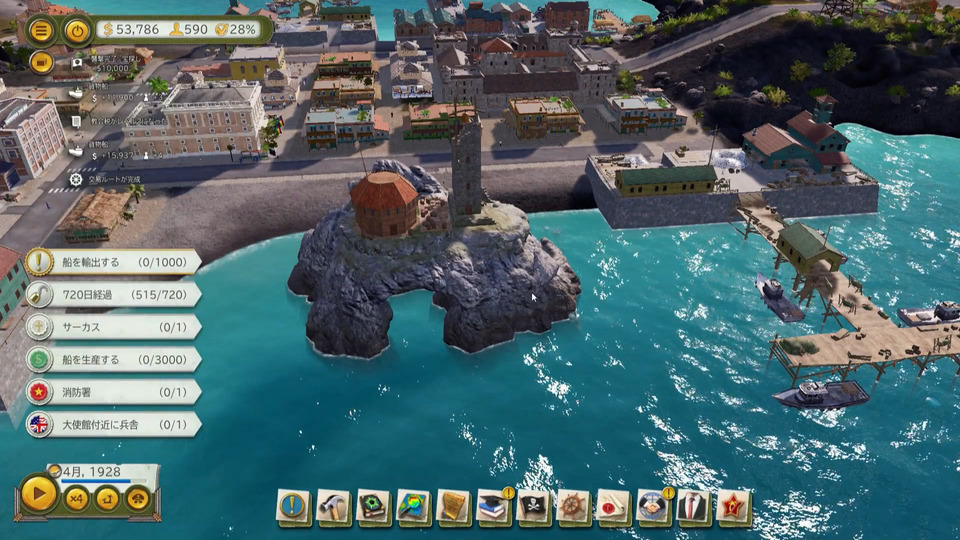Image resolution: width=960 pixels, height=540 pixels.
Task: Open the 大使館付近に兵舎 objective
Action: click(x=112, y=424)
